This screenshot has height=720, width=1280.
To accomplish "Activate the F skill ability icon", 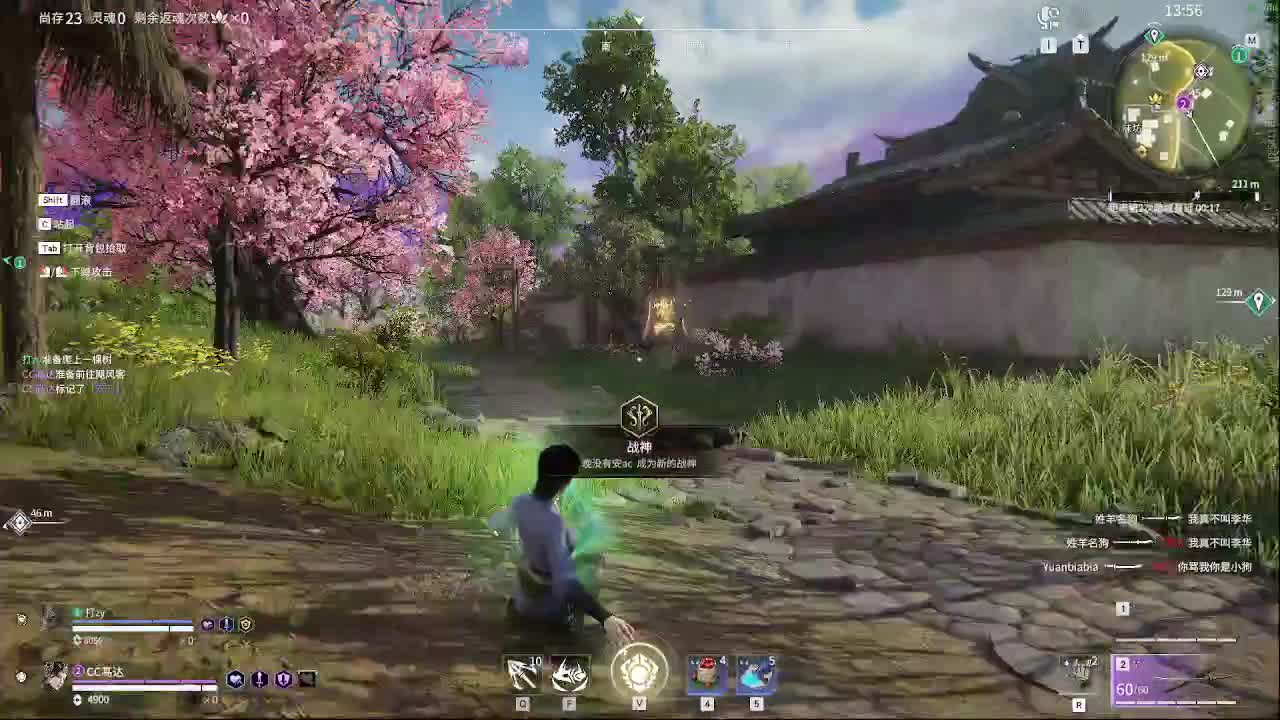I will point(568,673).
